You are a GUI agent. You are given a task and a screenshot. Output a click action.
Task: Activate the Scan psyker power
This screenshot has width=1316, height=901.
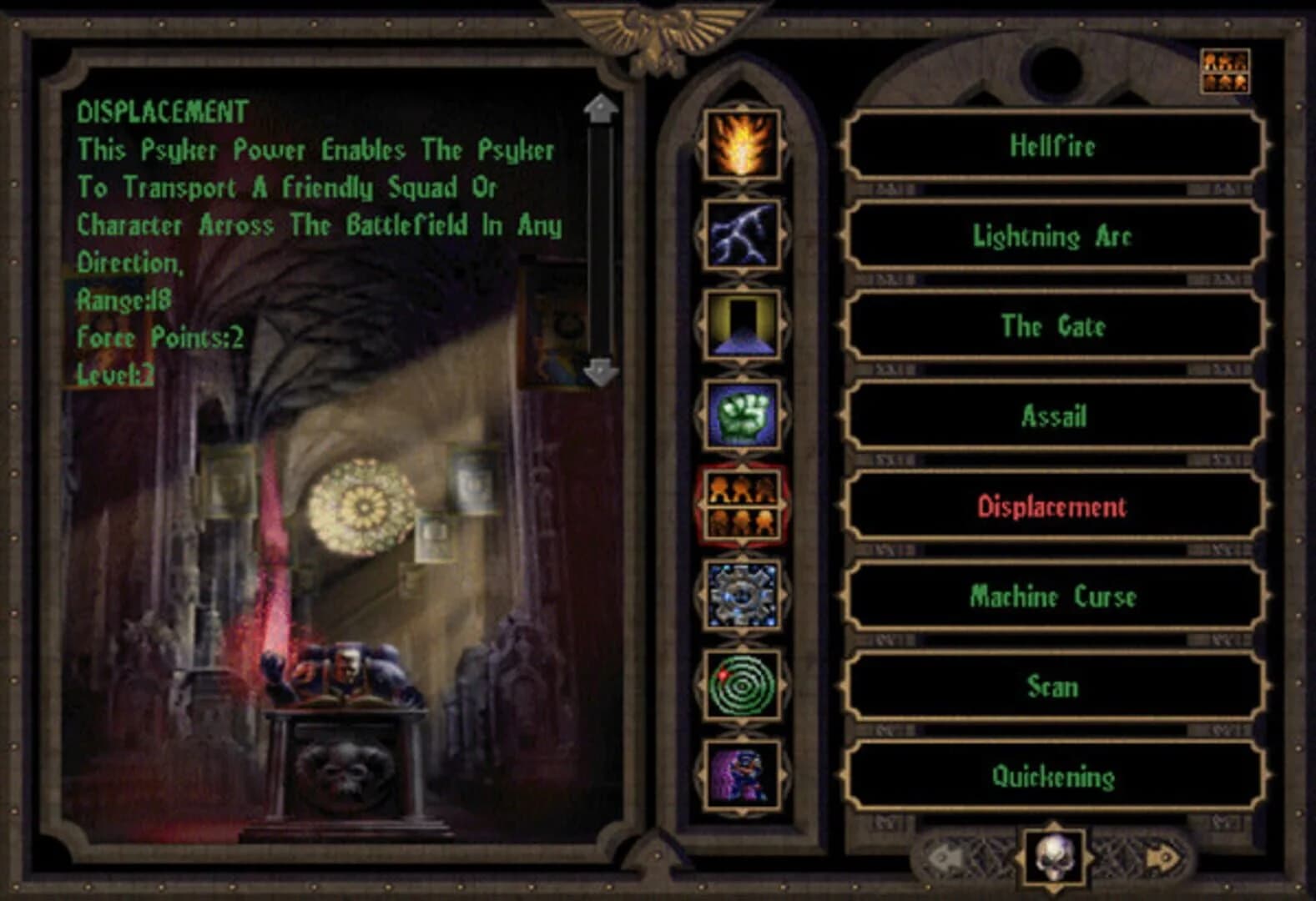pos(1051,687)
